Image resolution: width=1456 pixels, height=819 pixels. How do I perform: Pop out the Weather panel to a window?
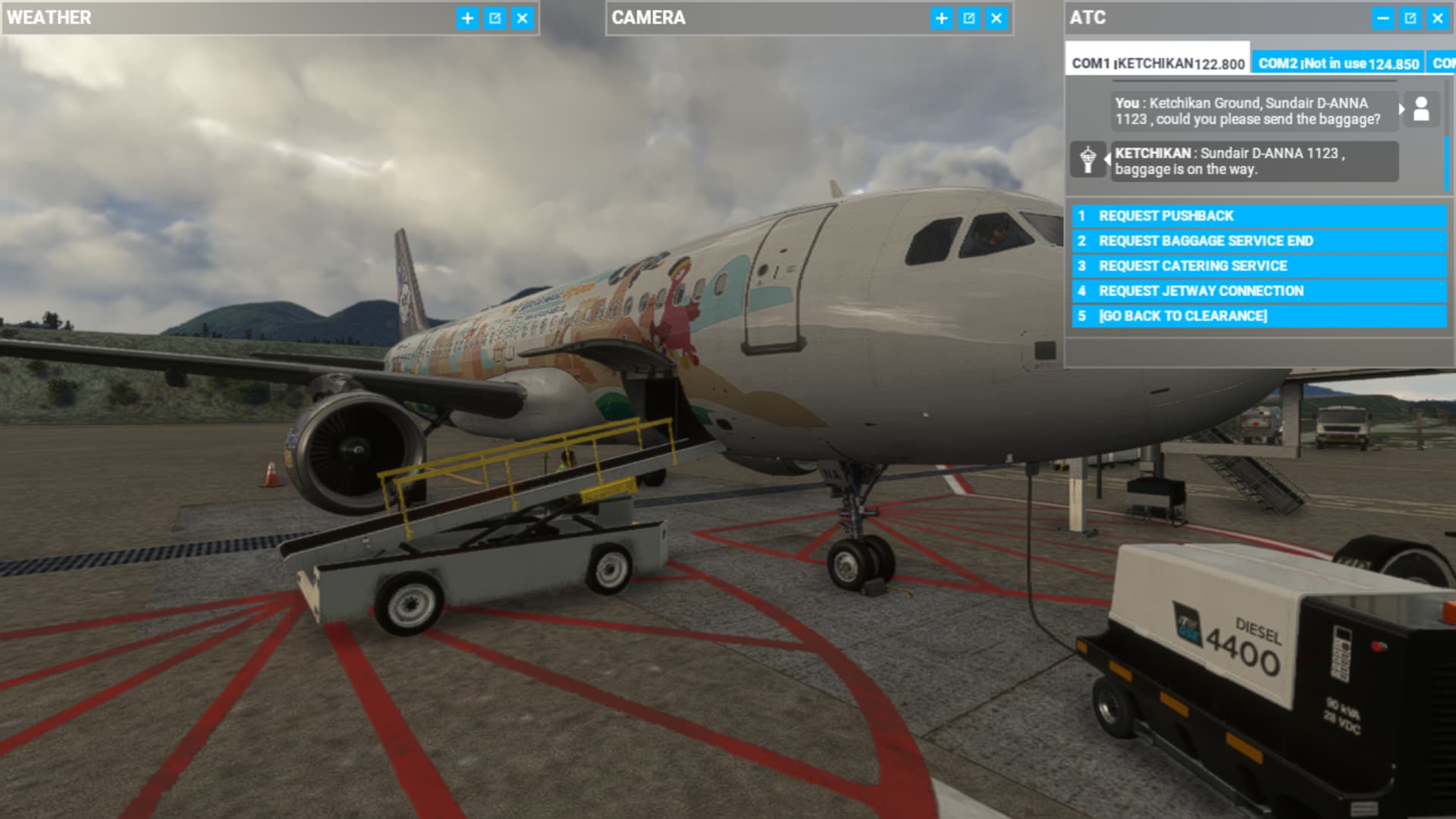tap(495, 19)
